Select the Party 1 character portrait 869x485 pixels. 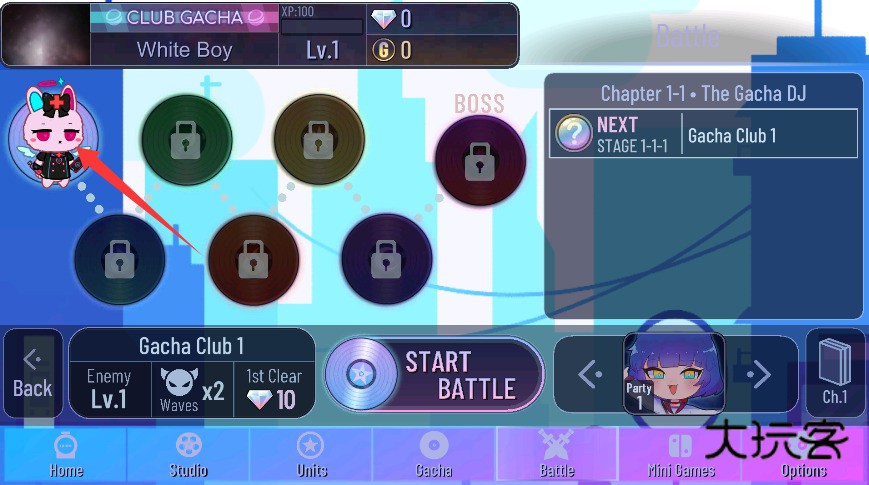pyautogui.click(x=674, y=374)
